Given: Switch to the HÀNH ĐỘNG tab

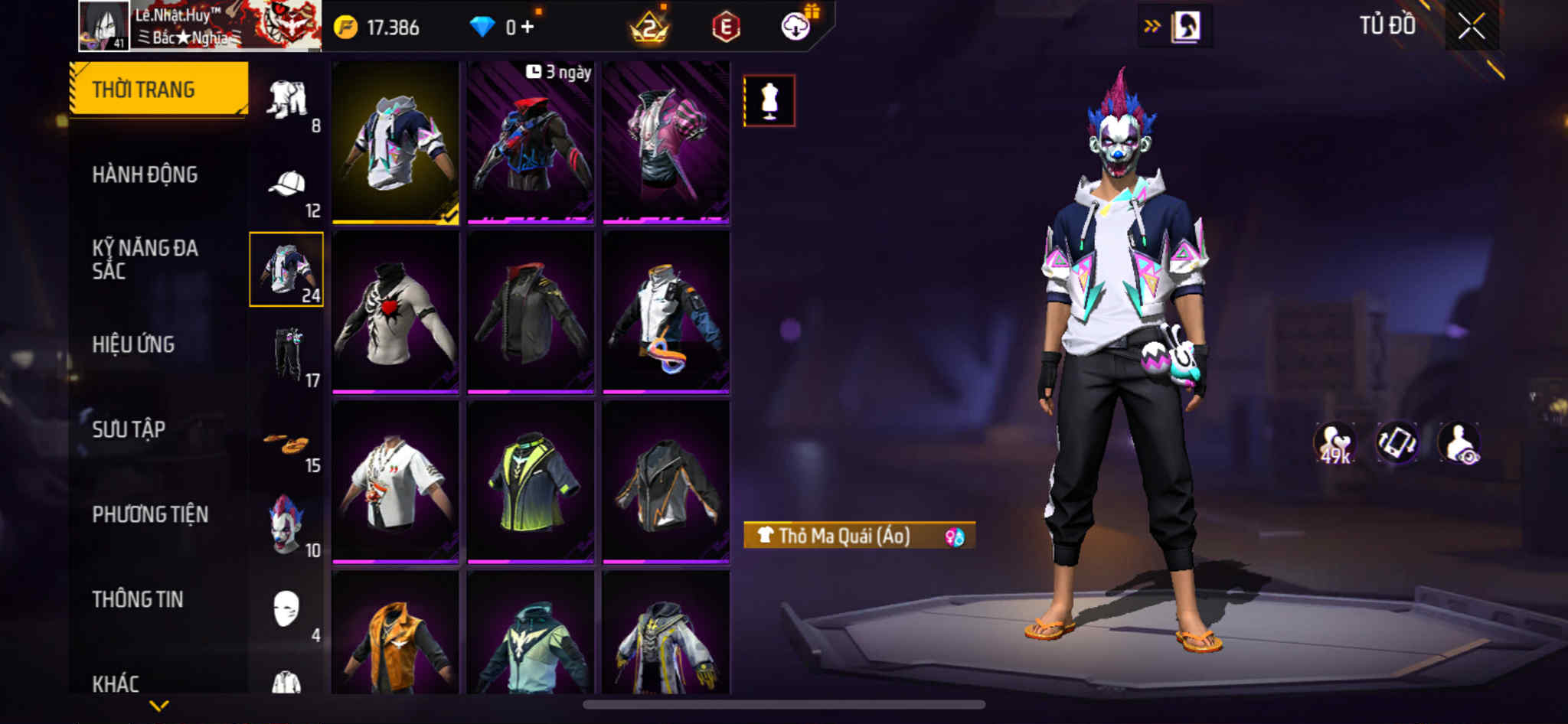Looking at the screenshot, I should click(x=145, y=174).
